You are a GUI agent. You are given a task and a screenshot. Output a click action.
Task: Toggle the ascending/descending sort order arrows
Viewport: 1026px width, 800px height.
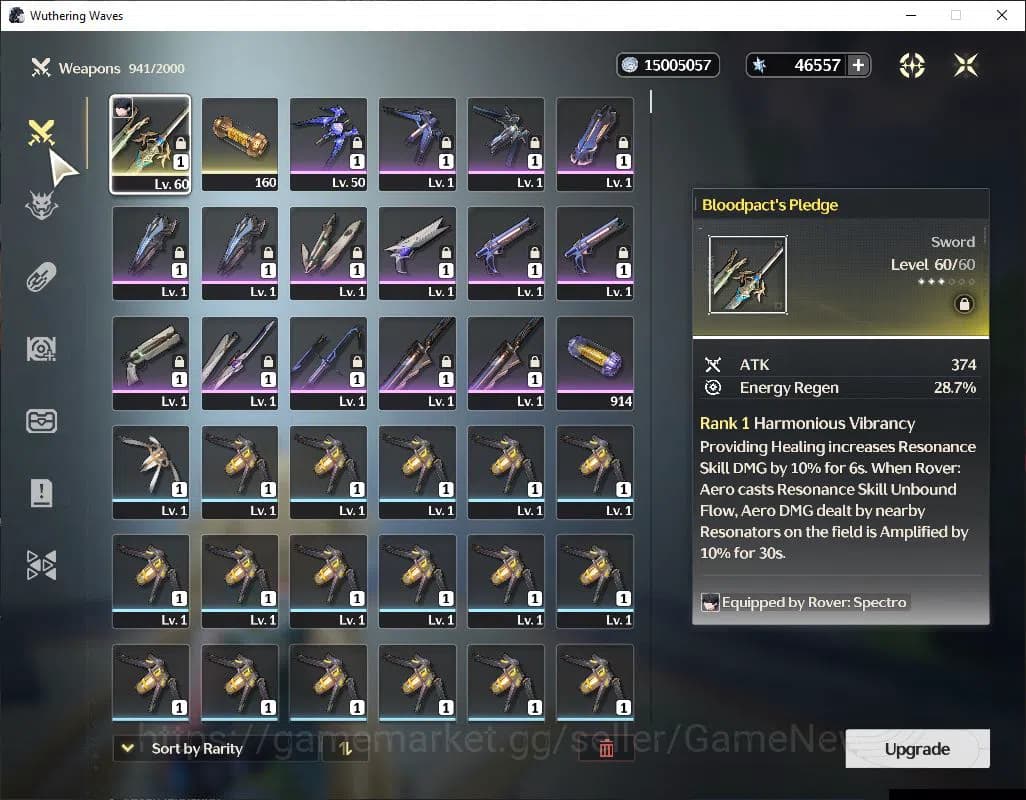345,748
